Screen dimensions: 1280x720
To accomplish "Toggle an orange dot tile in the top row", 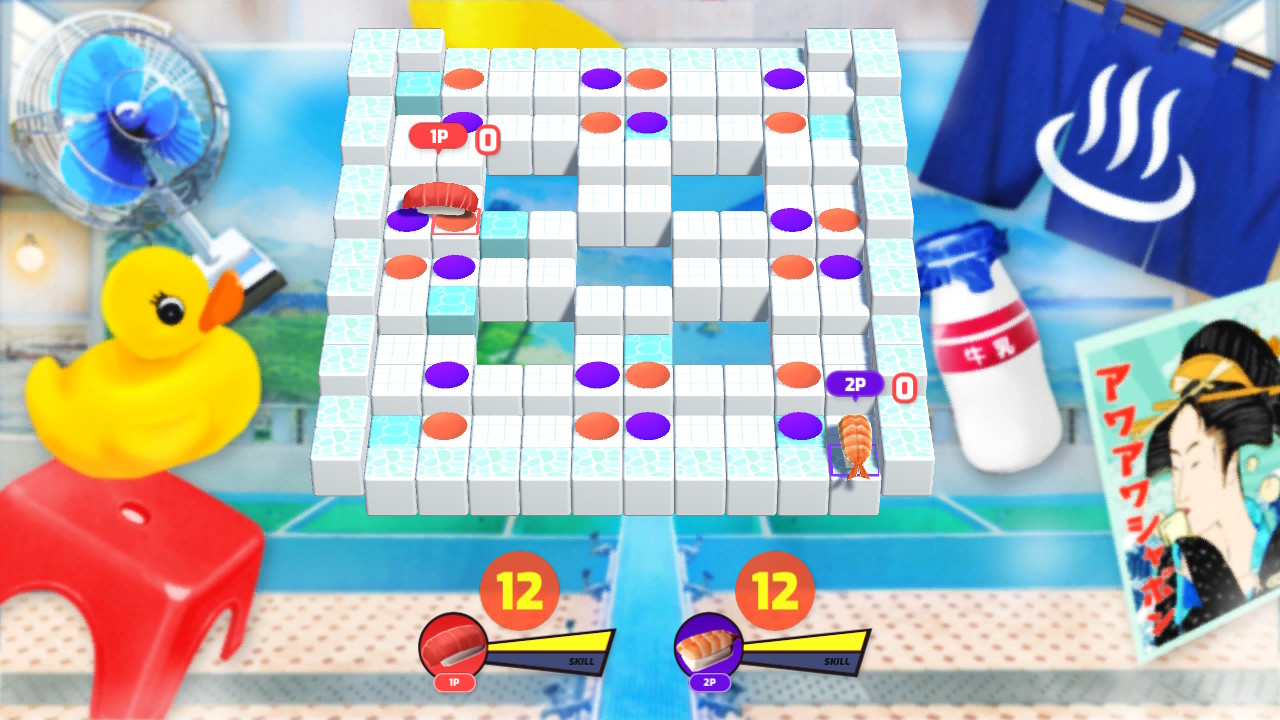I will point(463,77).
